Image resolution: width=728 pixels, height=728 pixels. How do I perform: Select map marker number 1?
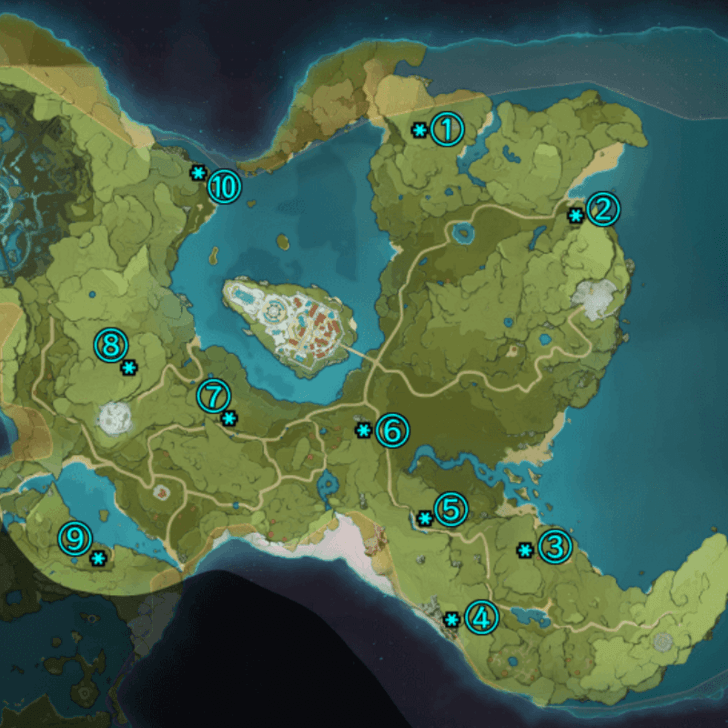tap(447, 129)
